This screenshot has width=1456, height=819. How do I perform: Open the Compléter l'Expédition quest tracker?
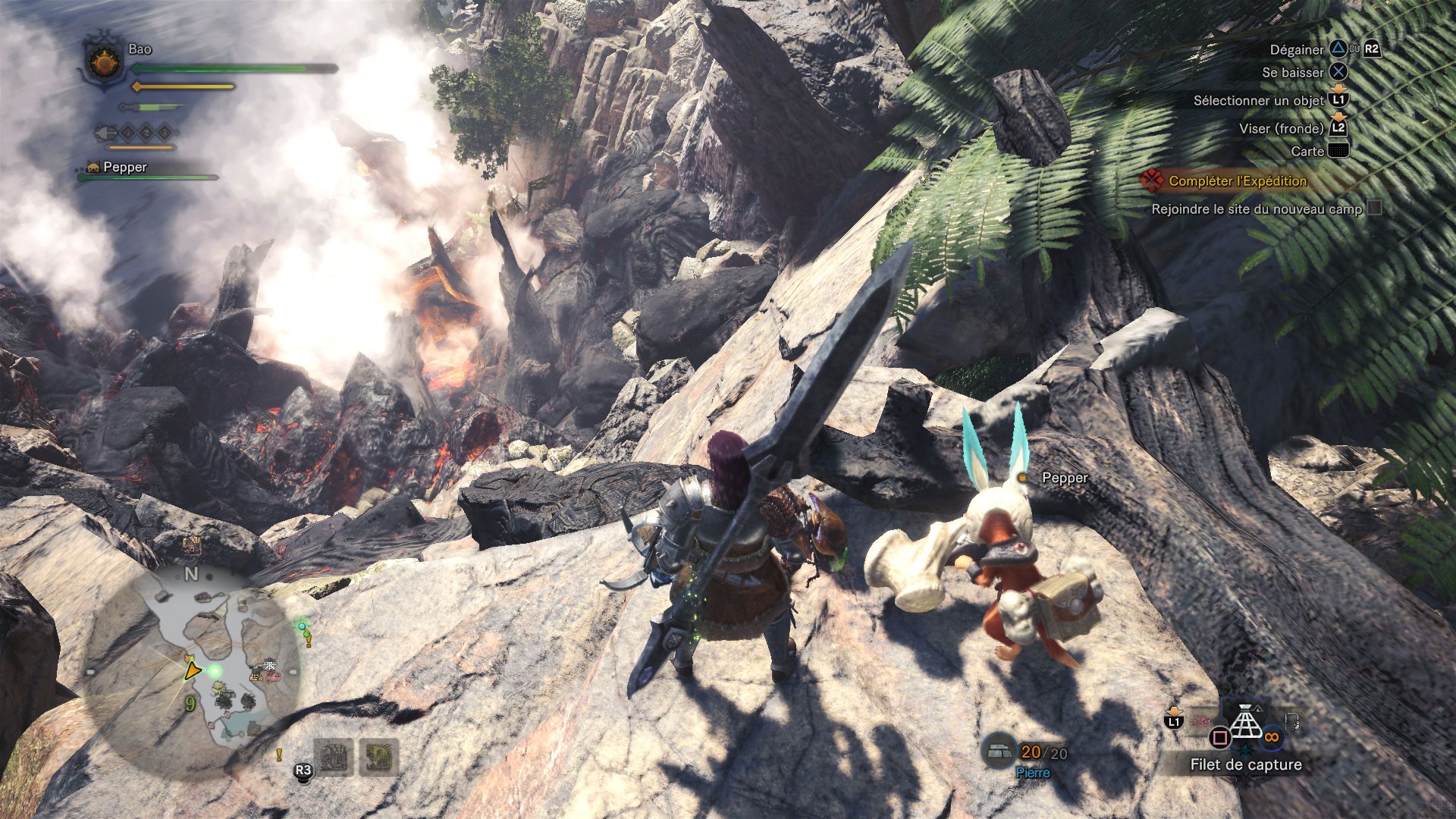coord(1237,181)
